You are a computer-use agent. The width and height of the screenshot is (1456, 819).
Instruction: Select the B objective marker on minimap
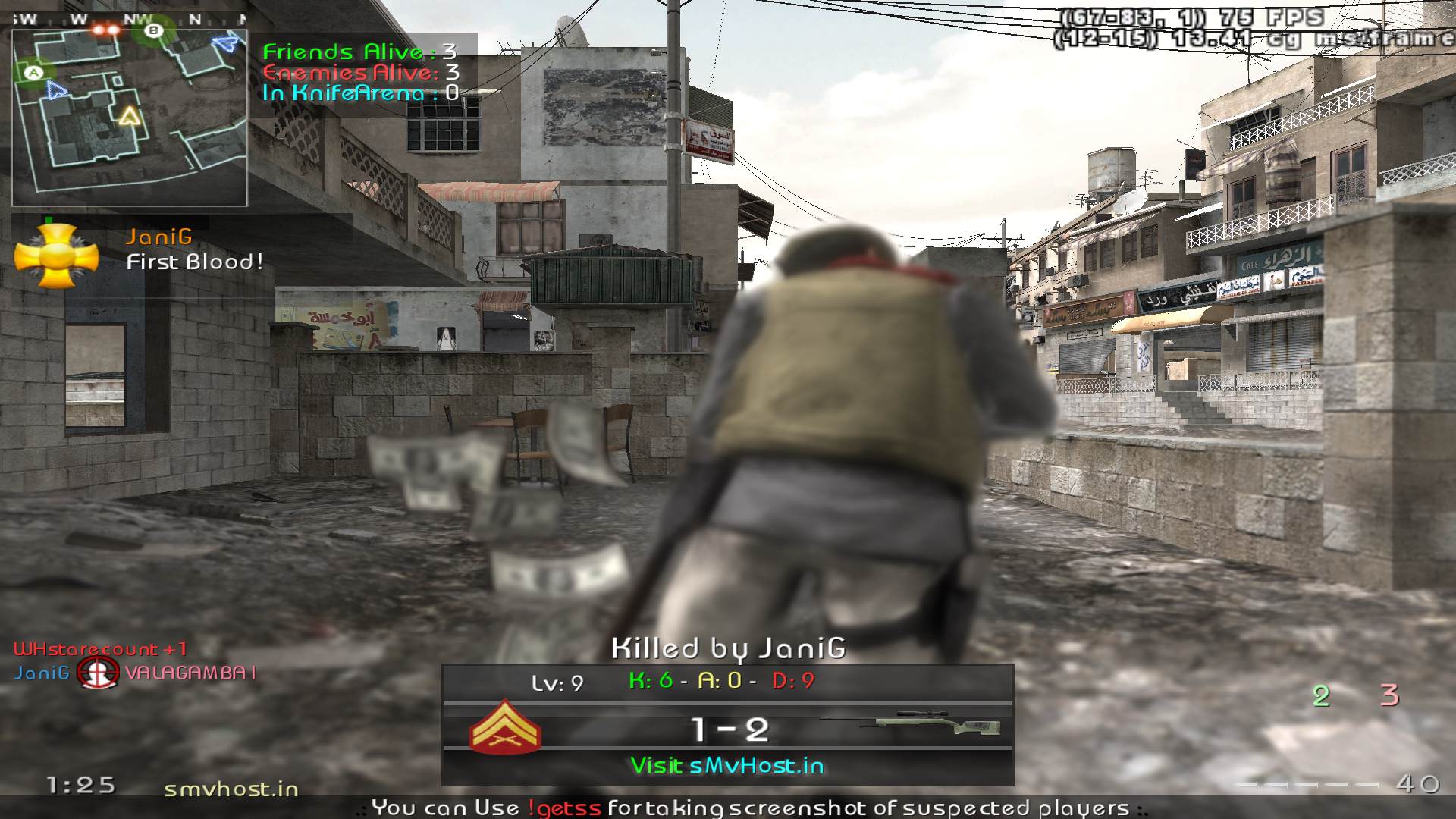coord(154,30)
